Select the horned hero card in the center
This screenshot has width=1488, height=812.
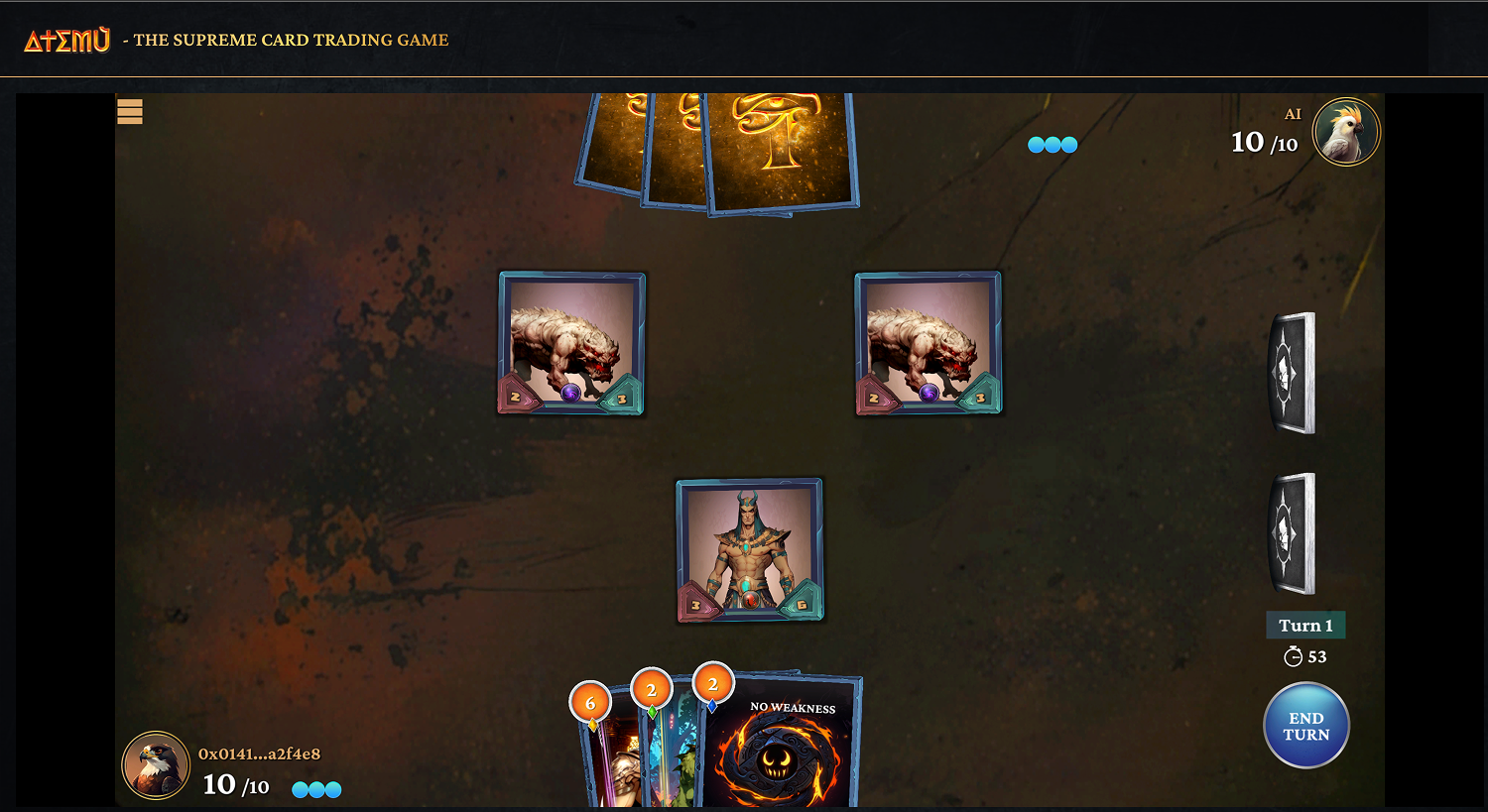[749, 548]
